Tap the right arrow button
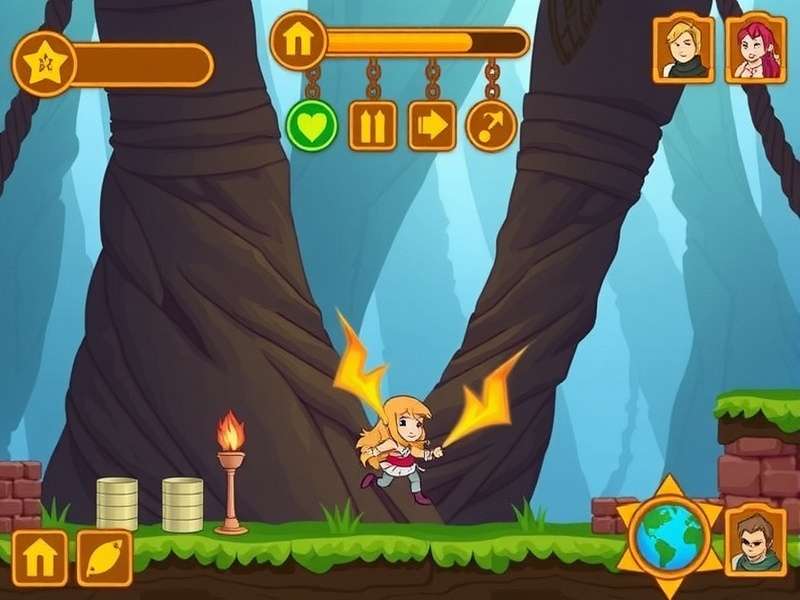The width and height of the screenshot is (800, 600). tap(432, 126)
